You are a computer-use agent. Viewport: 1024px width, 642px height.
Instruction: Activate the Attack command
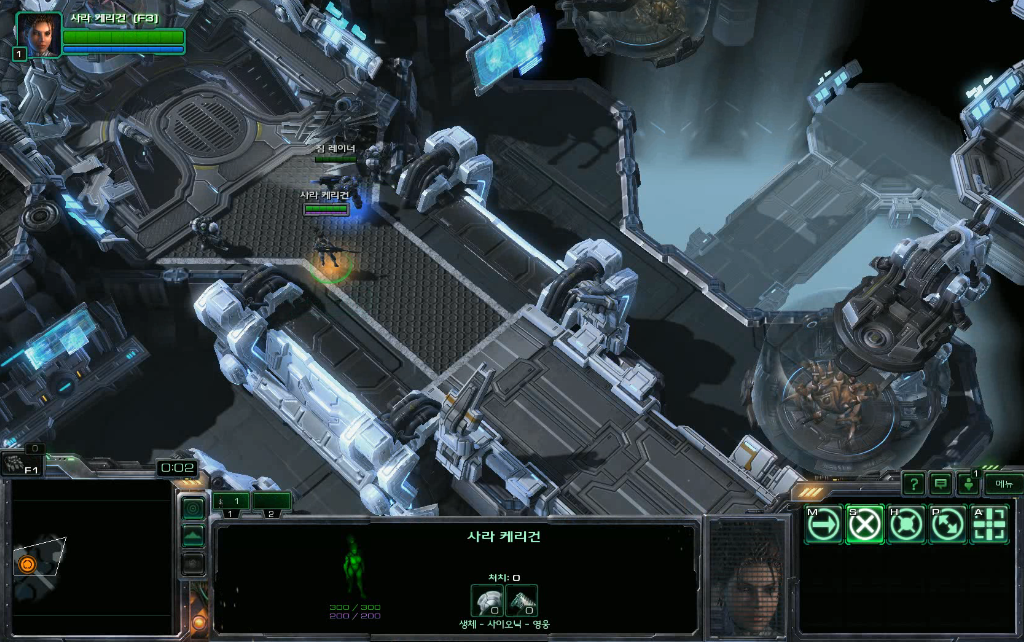(989, 525)
